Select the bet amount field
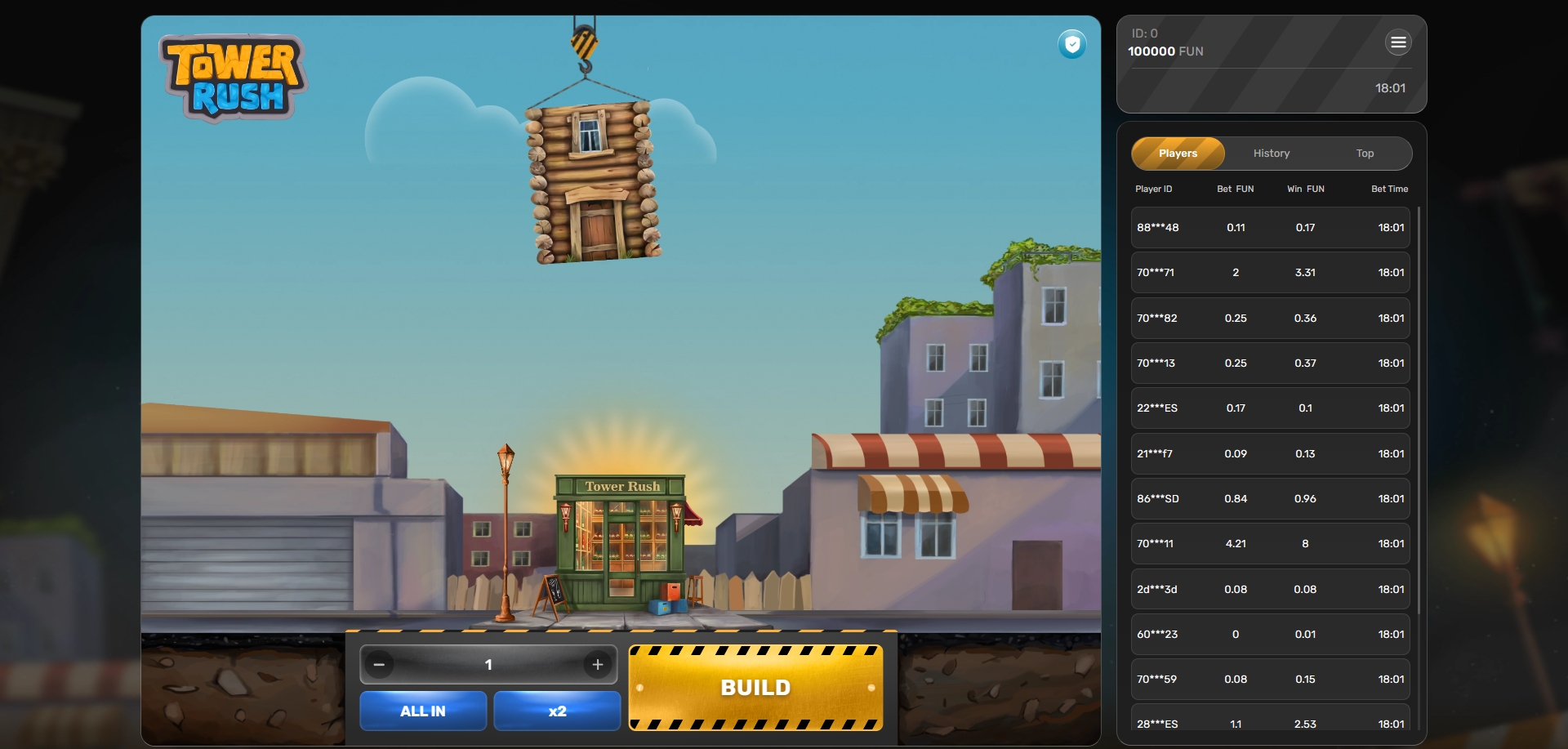 [x=488, y=665]
